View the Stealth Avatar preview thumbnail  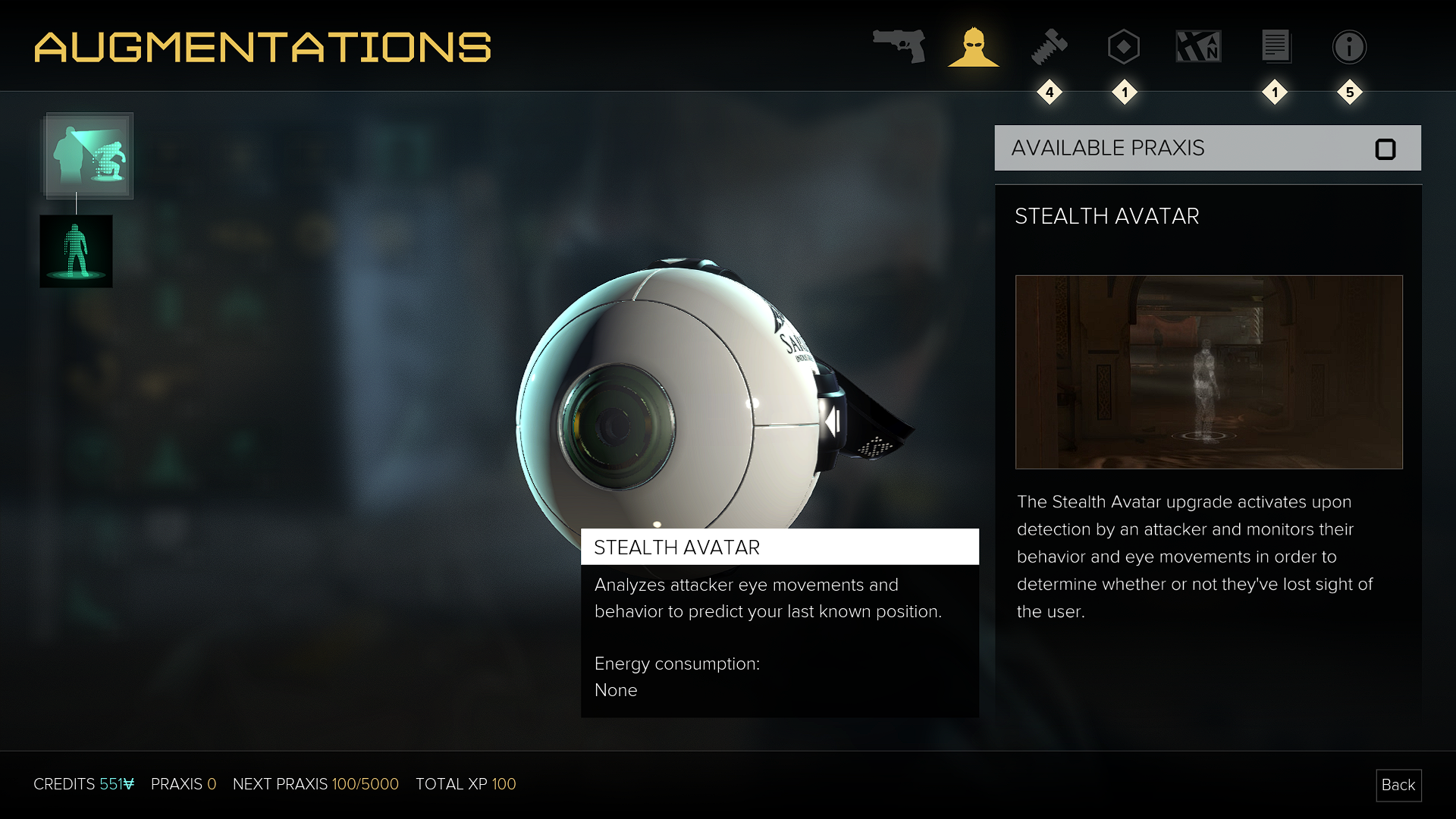pos(1209,372)
